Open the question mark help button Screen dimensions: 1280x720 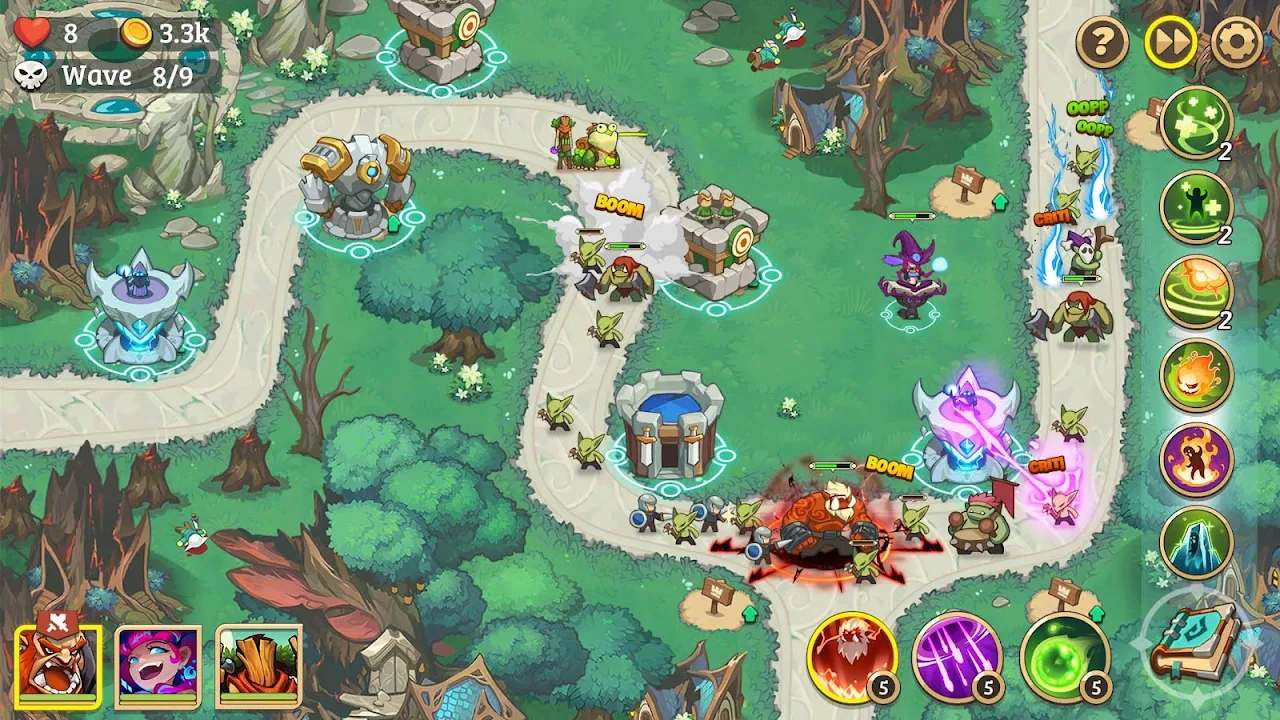[1102, 43]
